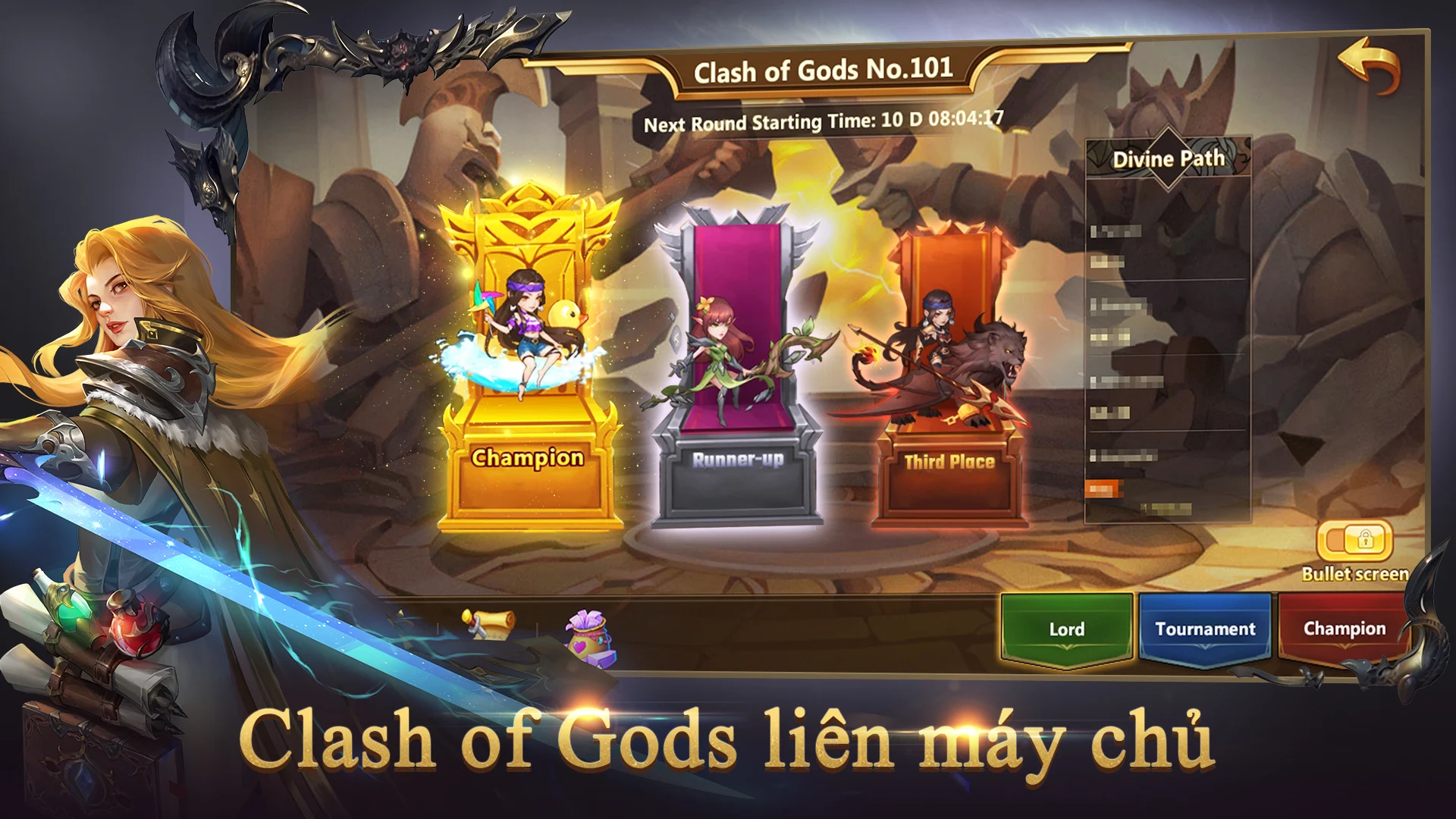This screenshot has height=819, width=1456.
Task: Select the Lord banner
Action: [1066, 629]
